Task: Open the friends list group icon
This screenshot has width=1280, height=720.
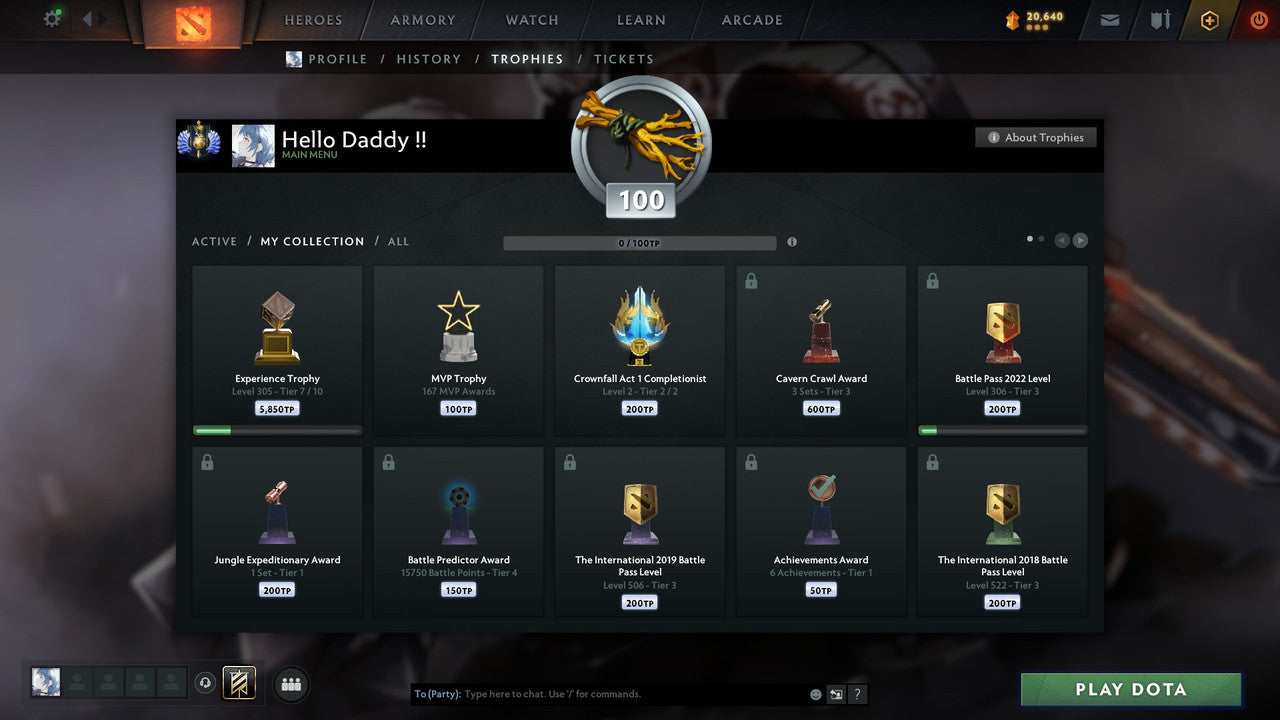Action: point(290,684)
